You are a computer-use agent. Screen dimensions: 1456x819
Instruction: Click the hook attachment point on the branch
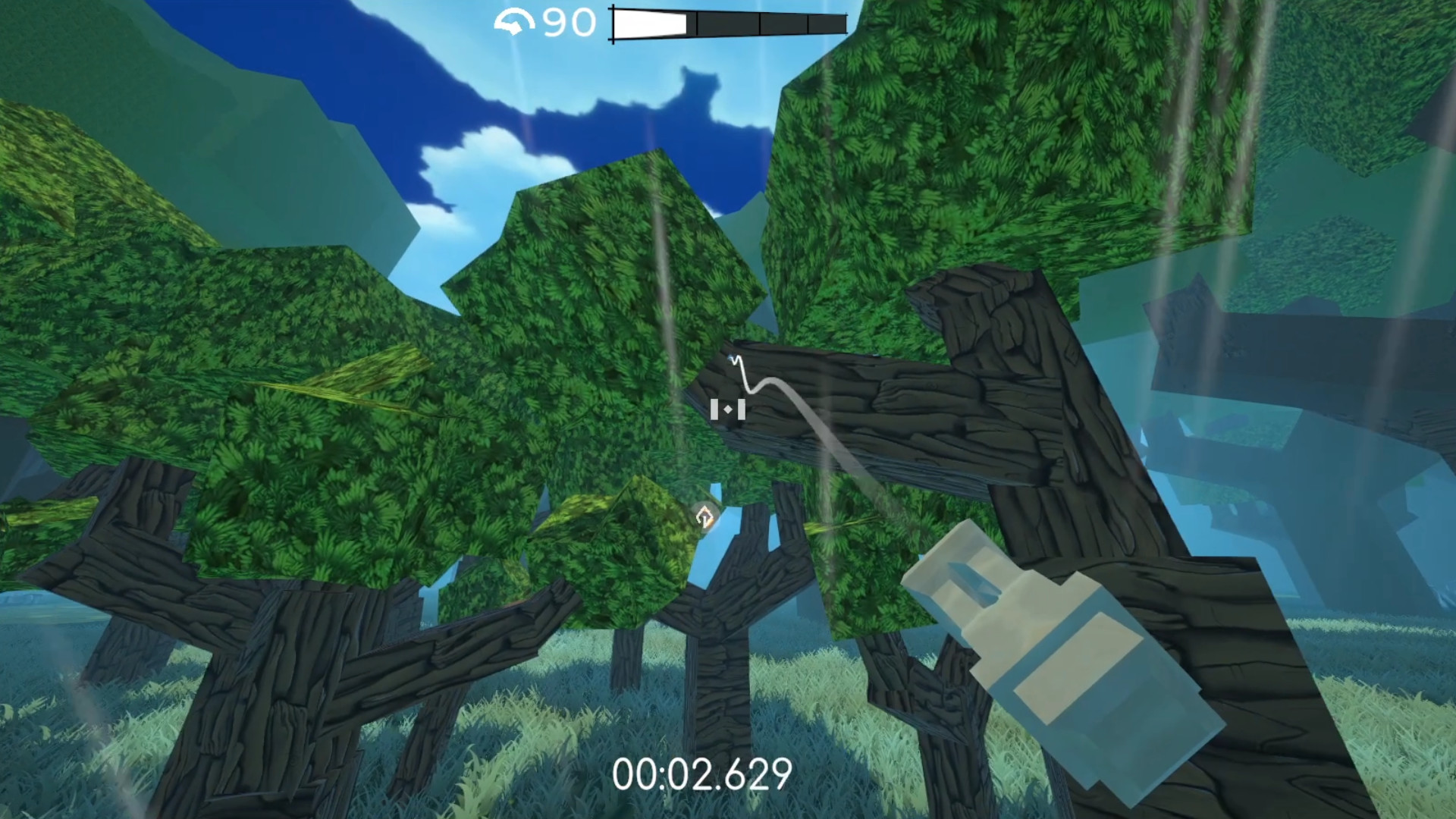(732, 357)
